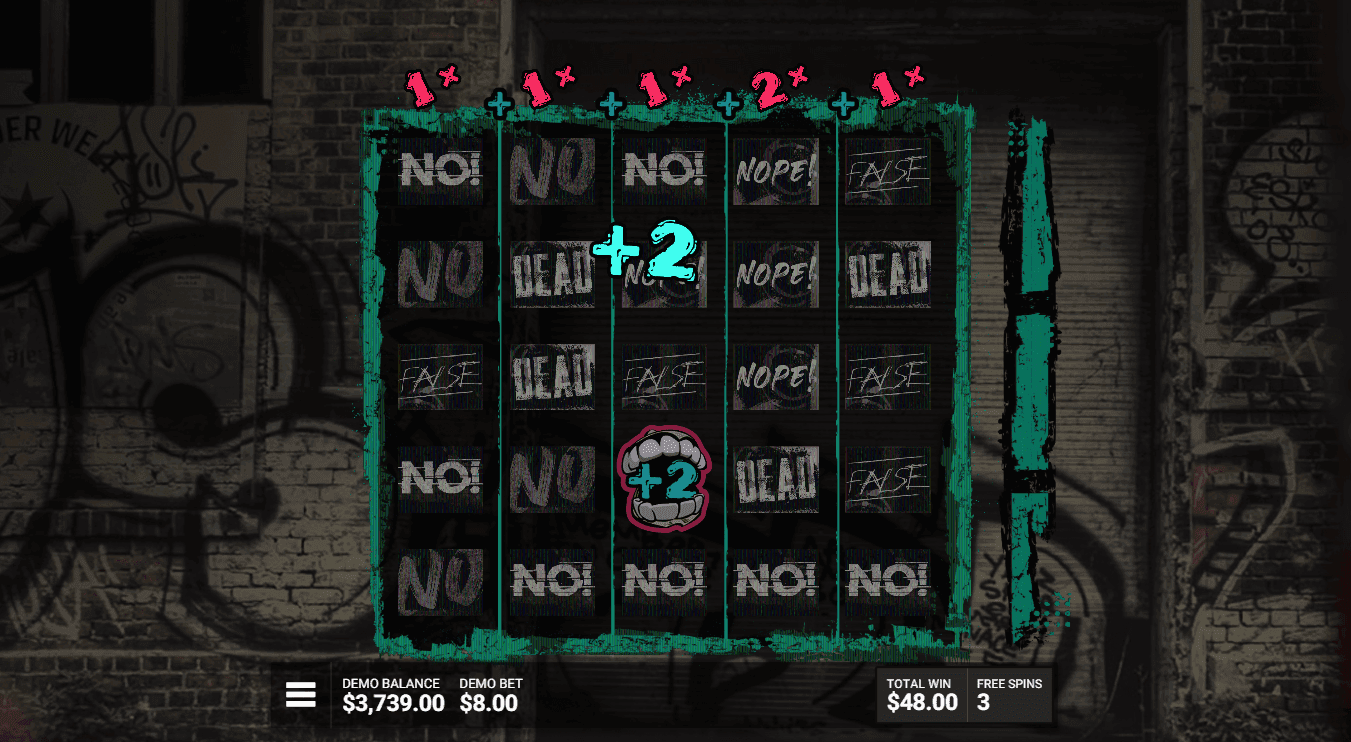Click the NO! symbol in the first column
Screen dimensions: 1351x742
click(x=441, y=170)
